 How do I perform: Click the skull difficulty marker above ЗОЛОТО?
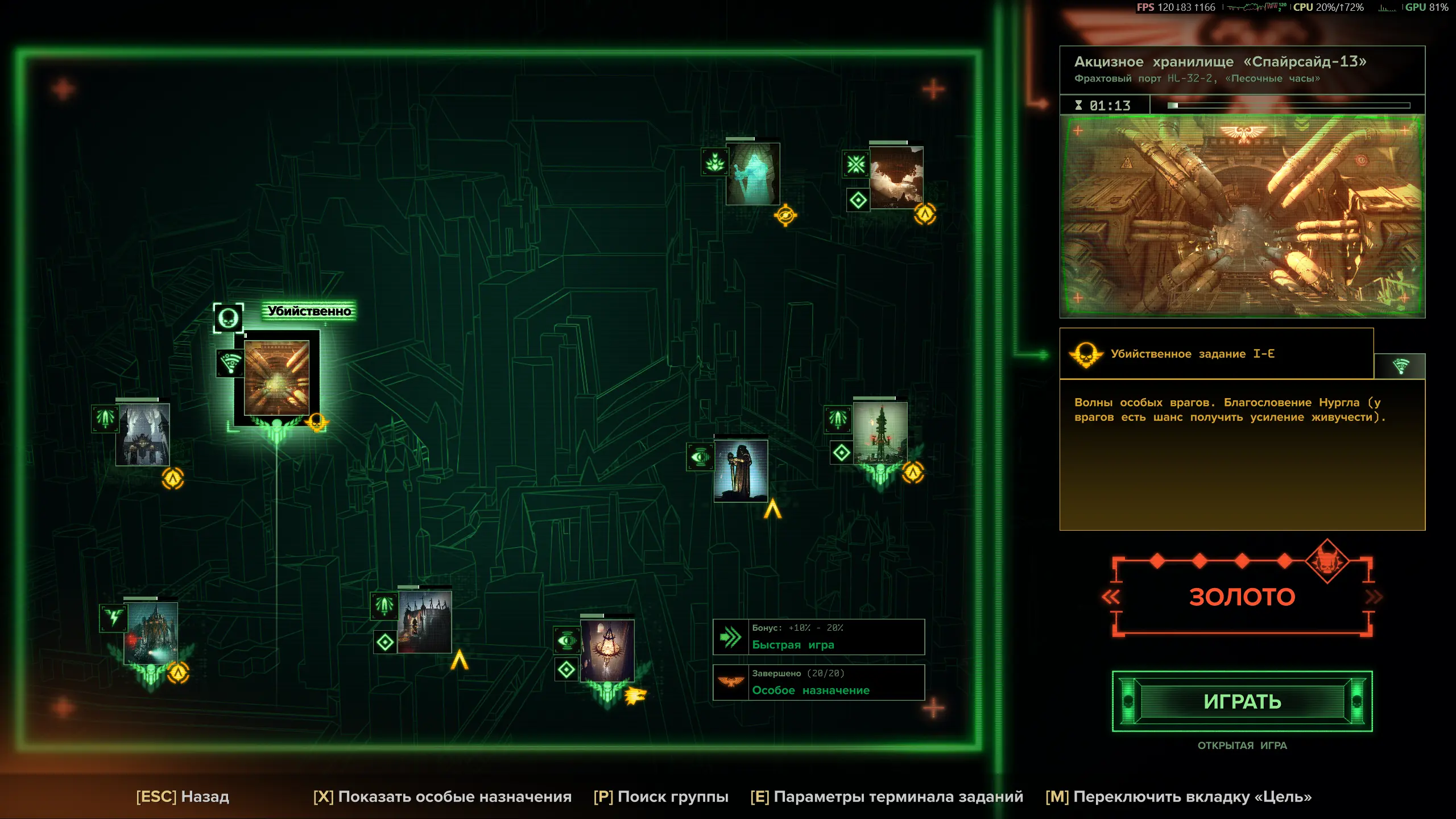[x=1327, y=562]
